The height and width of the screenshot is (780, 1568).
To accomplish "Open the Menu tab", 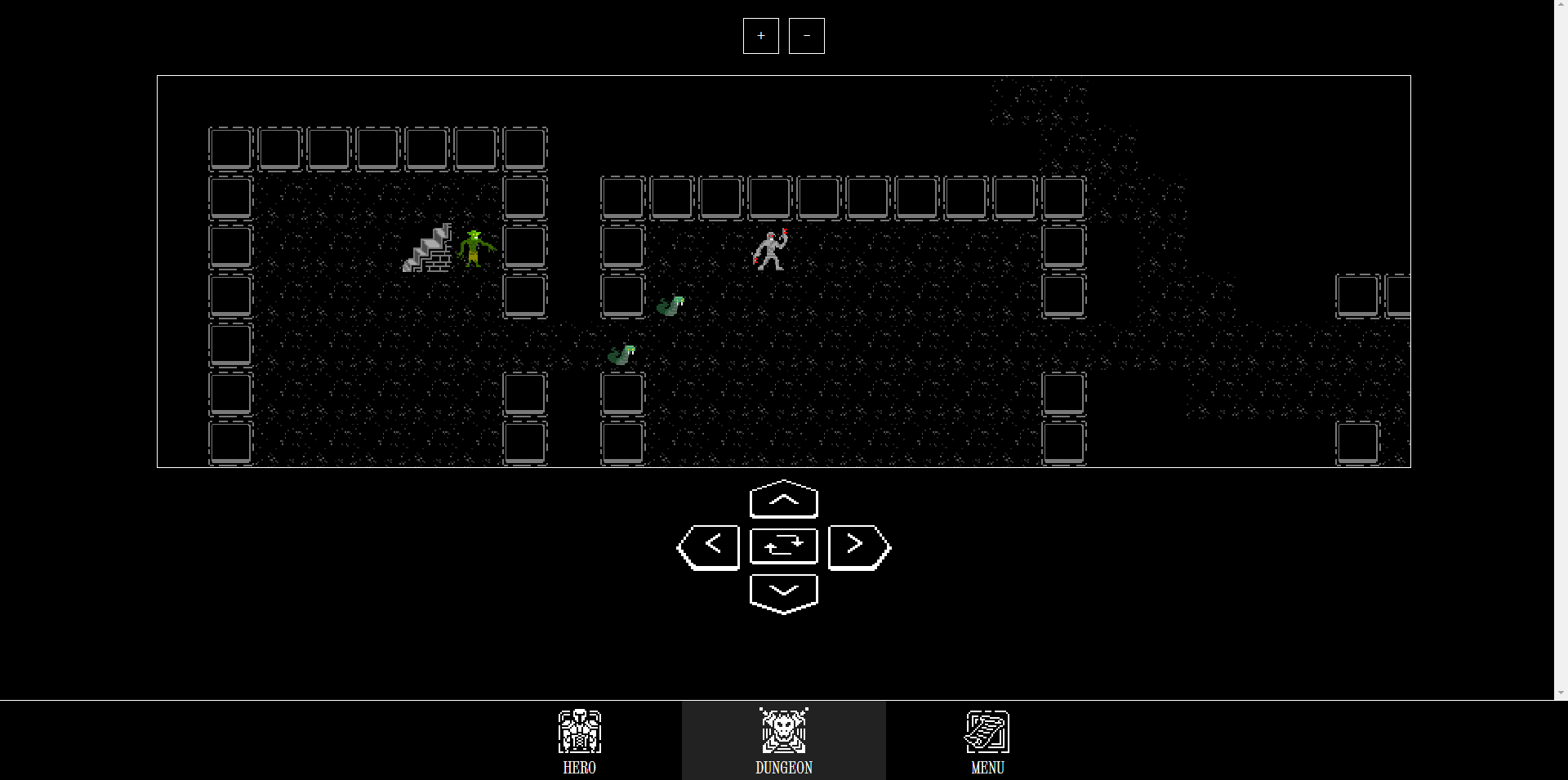I will click(987, 741).
